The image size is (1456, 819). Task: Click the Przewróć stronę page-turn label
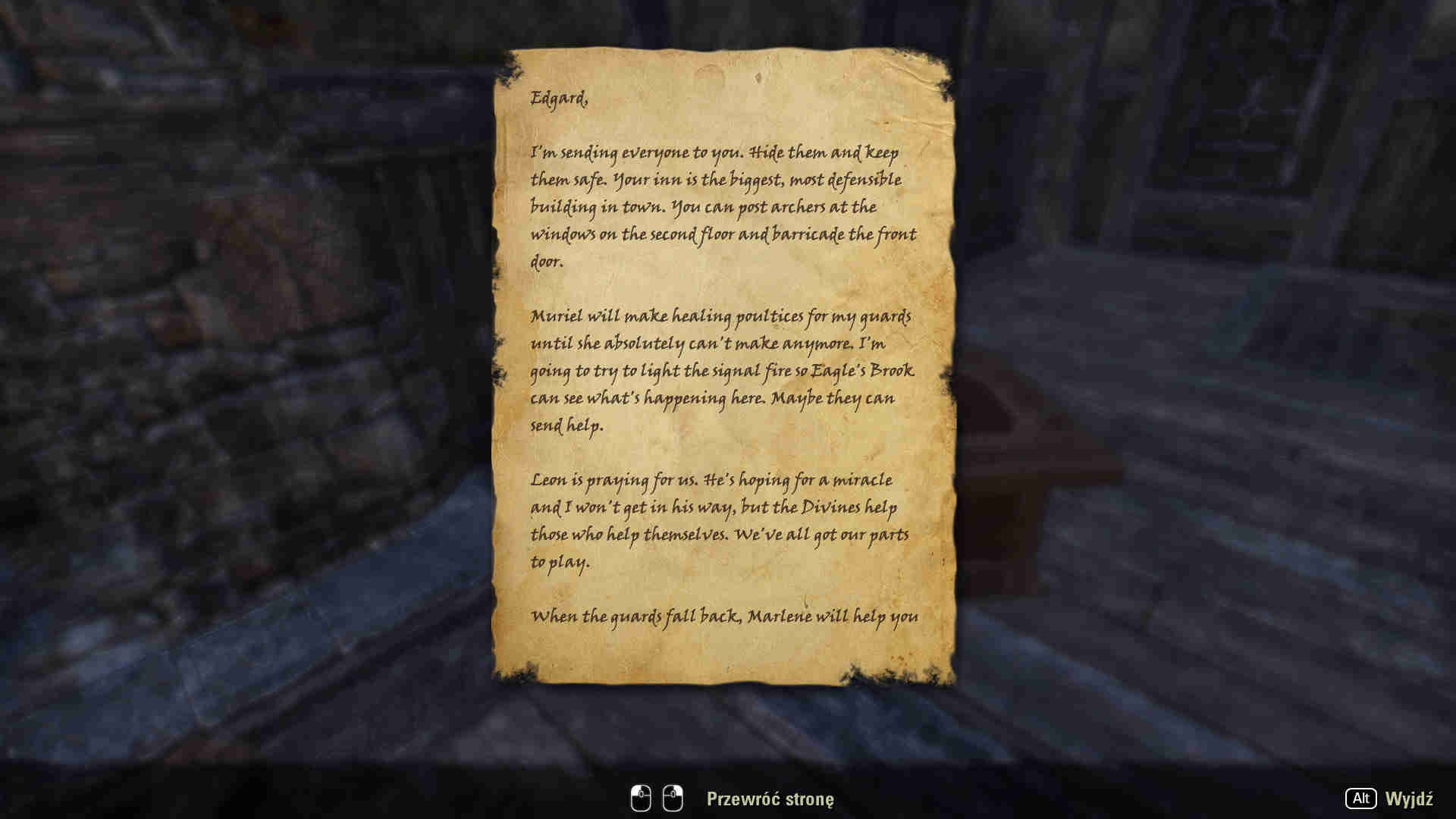770,799
